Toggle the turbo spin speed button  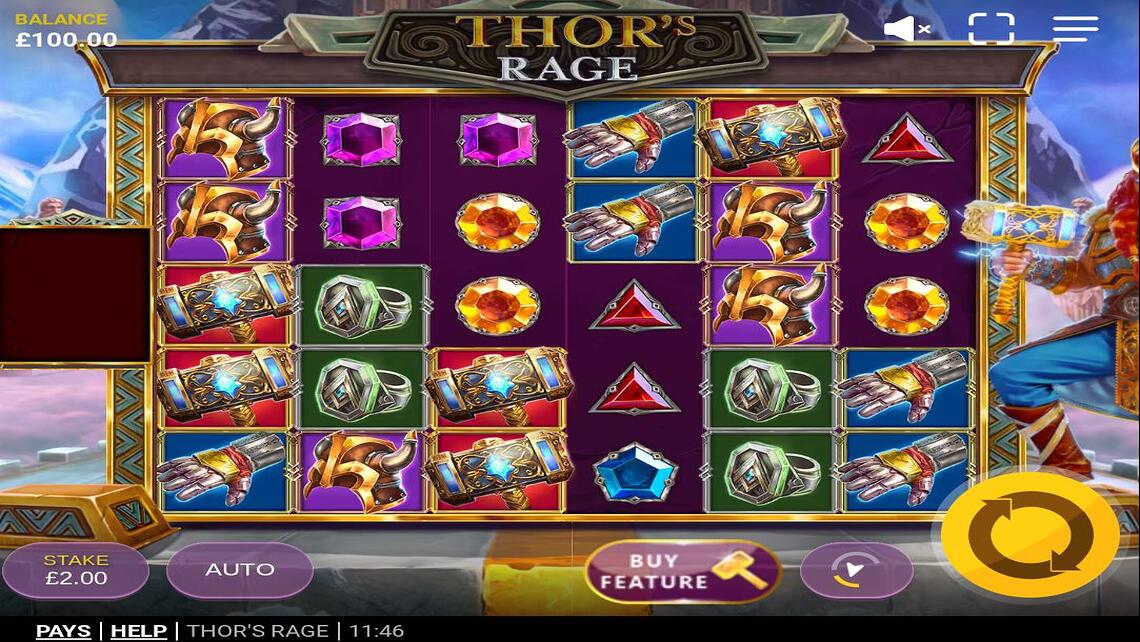(x=856, y=571)
